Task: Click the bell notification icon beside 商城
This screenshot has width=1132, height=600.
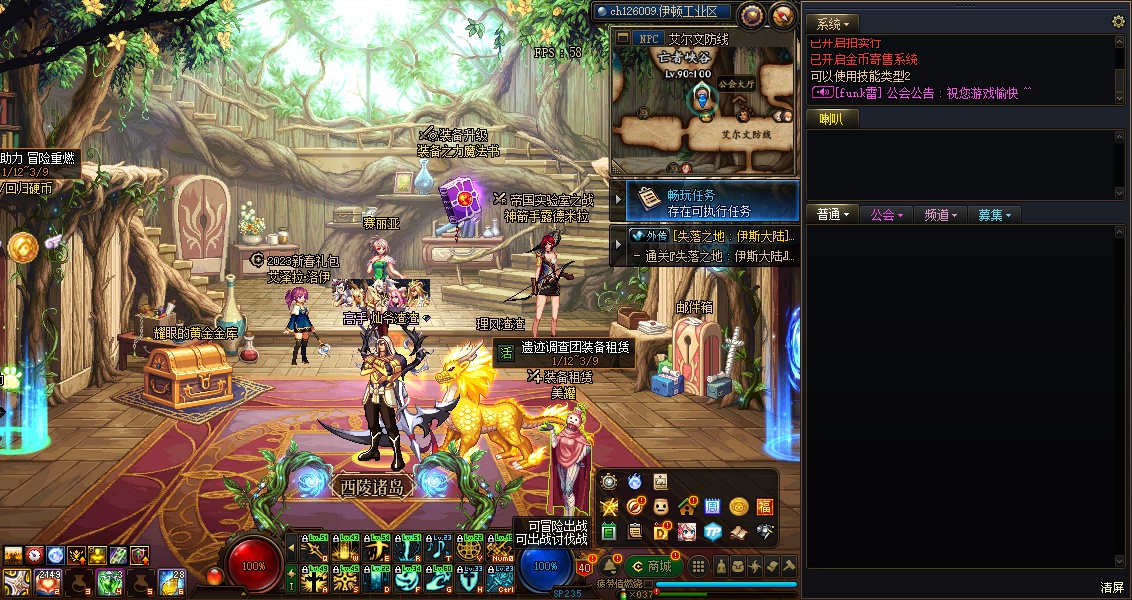Action: click(611, 567)
